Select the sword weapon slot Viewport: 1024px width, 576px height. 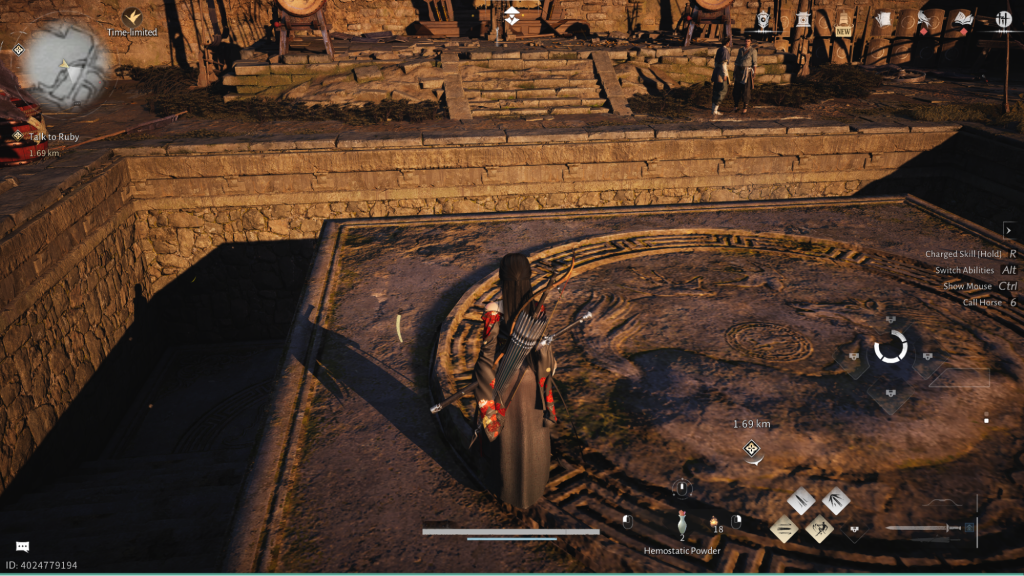(x=925, y=528)
